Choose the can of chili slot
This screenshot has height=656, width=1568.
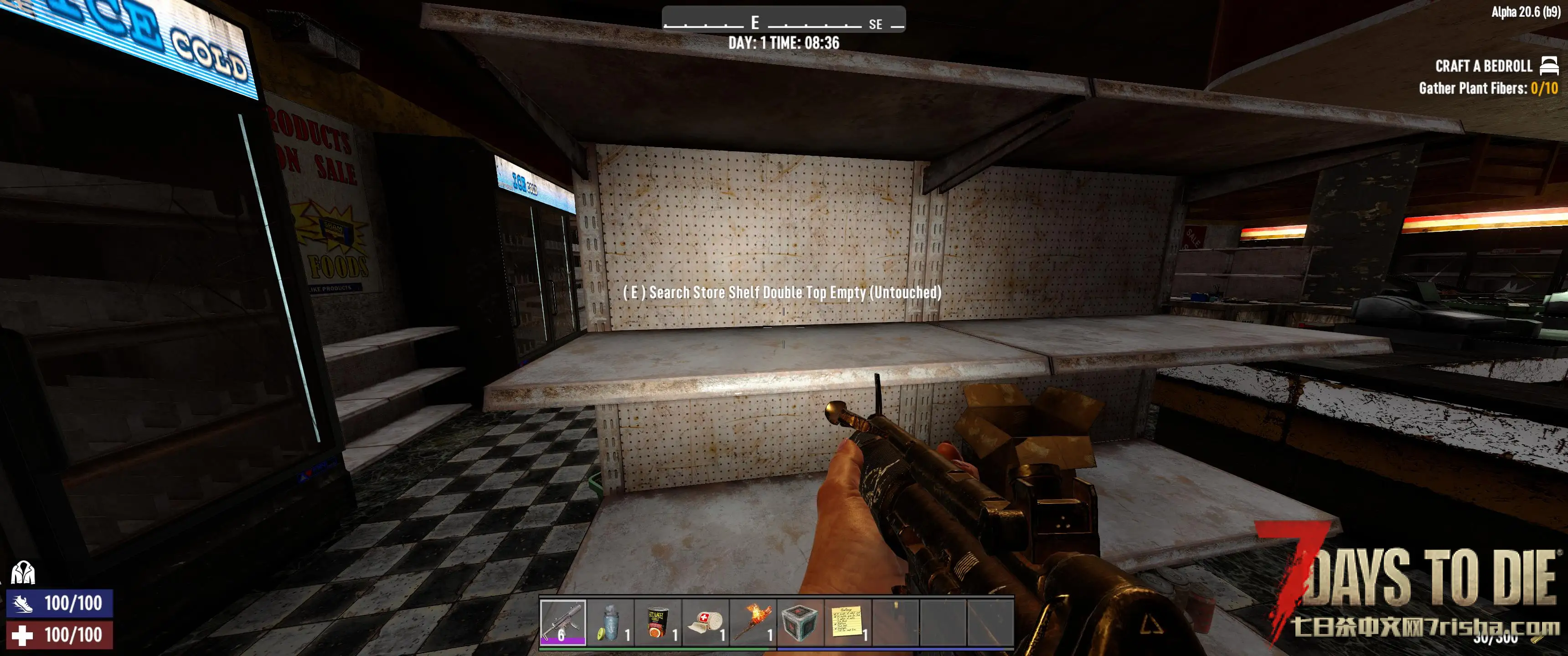coord(657,622)
